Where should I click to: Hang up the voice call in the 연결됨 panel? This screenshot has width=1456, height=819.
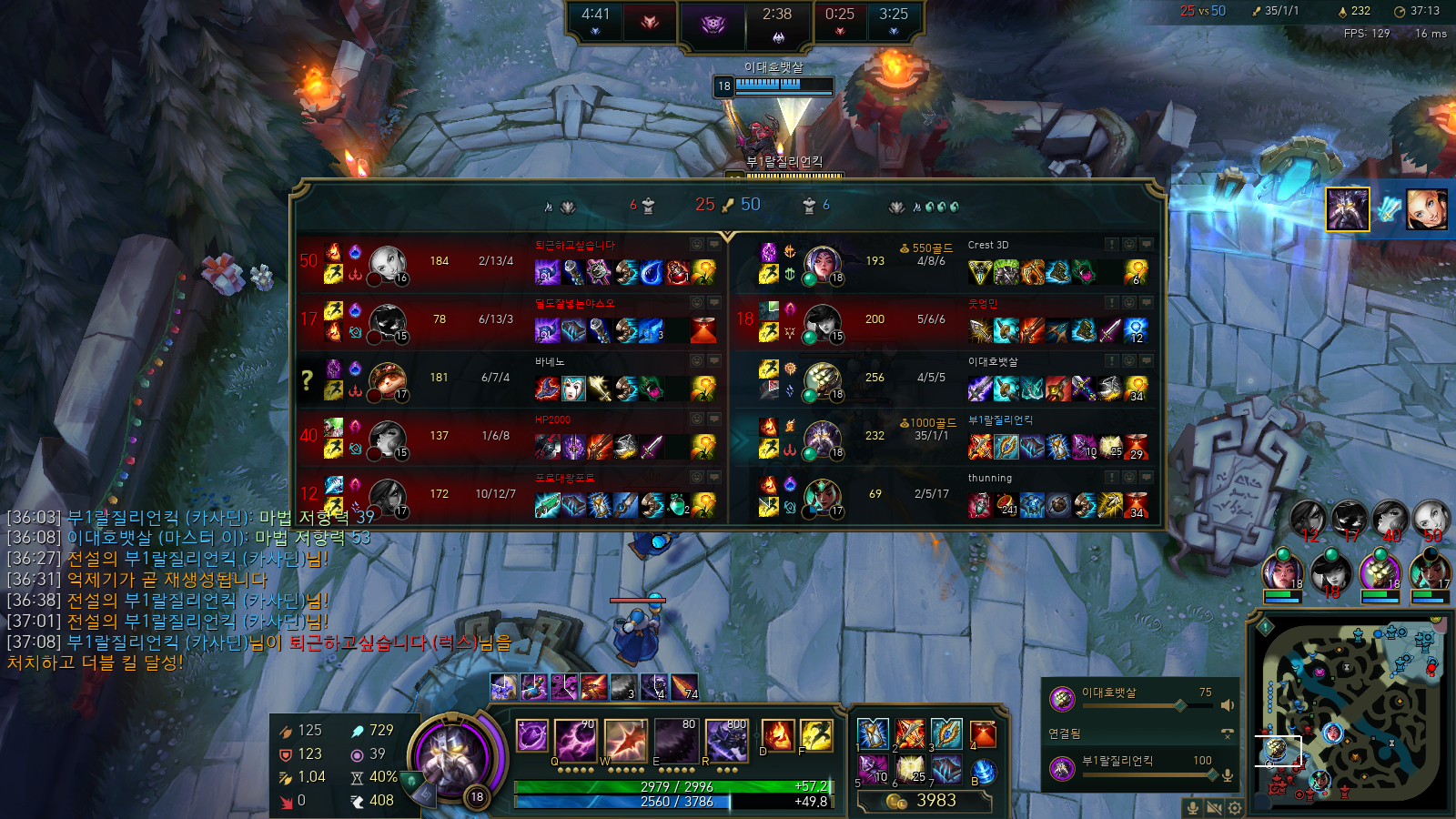click(1228, 733)
